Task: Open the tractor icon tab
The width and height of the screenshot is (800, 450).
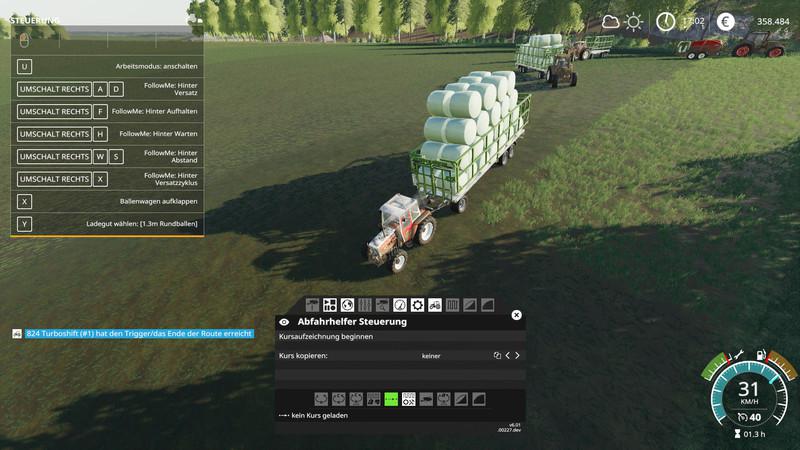Action: click(x=435, y=305)
